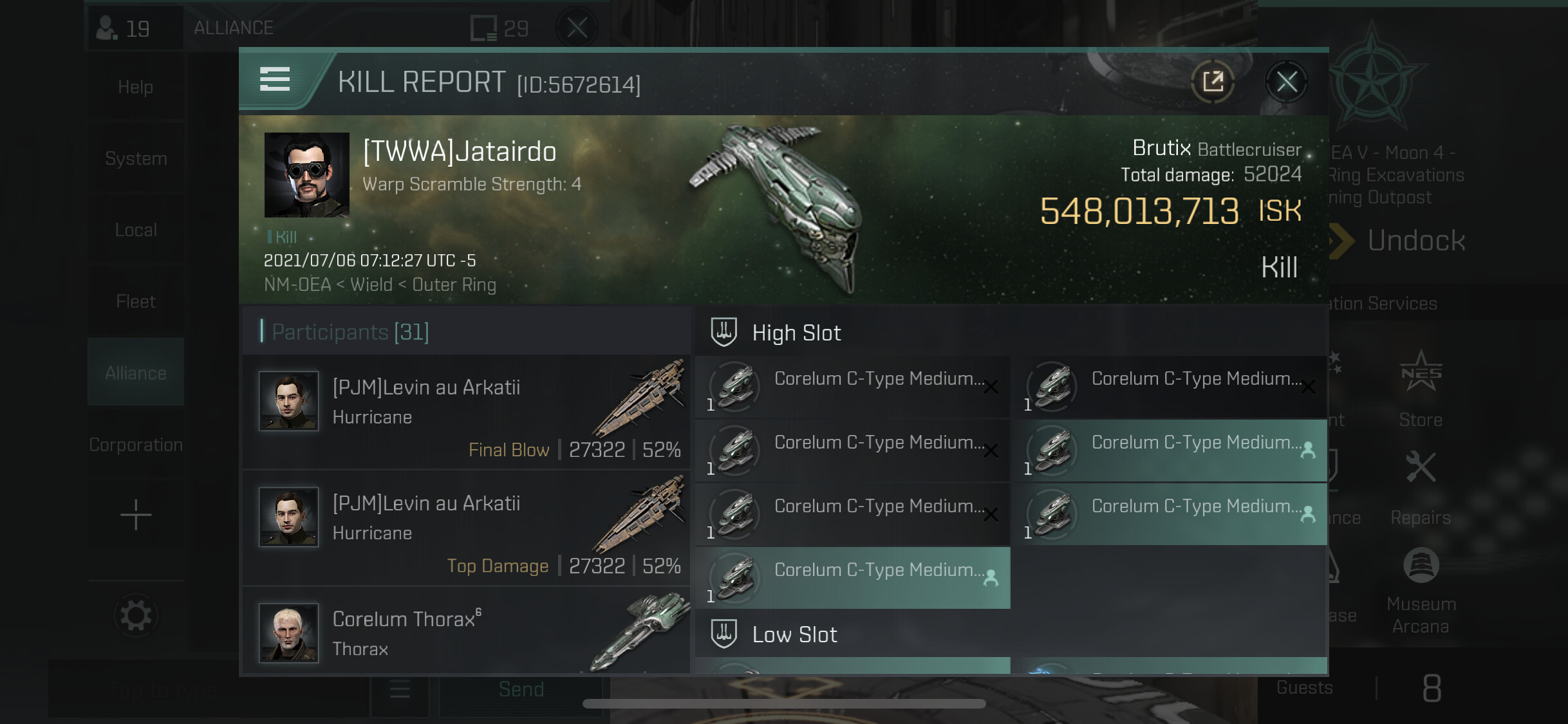Add a new chat channel

[x=136, y=515]
